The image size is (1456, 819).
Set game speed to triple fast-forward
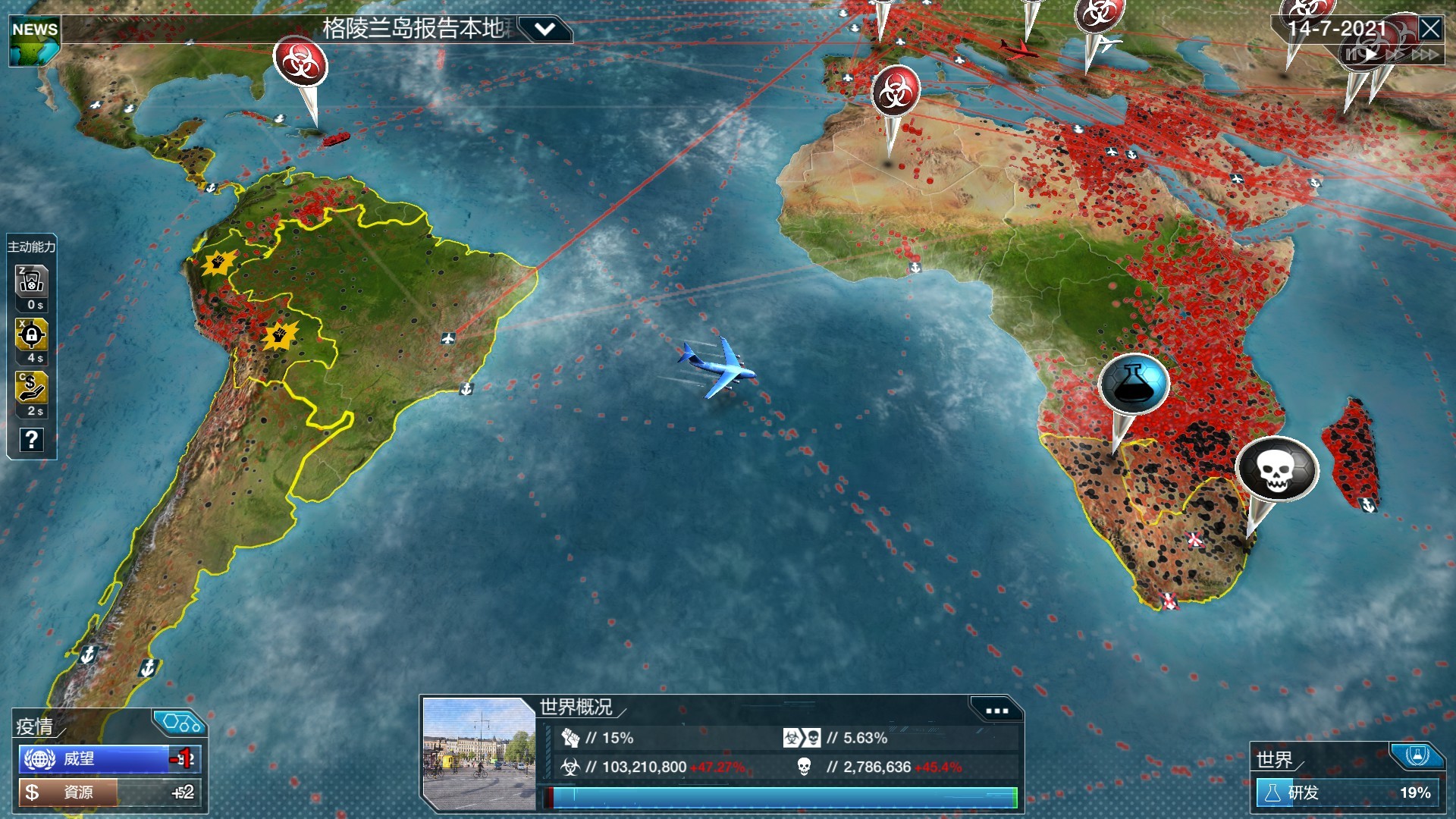point(1424,55)
